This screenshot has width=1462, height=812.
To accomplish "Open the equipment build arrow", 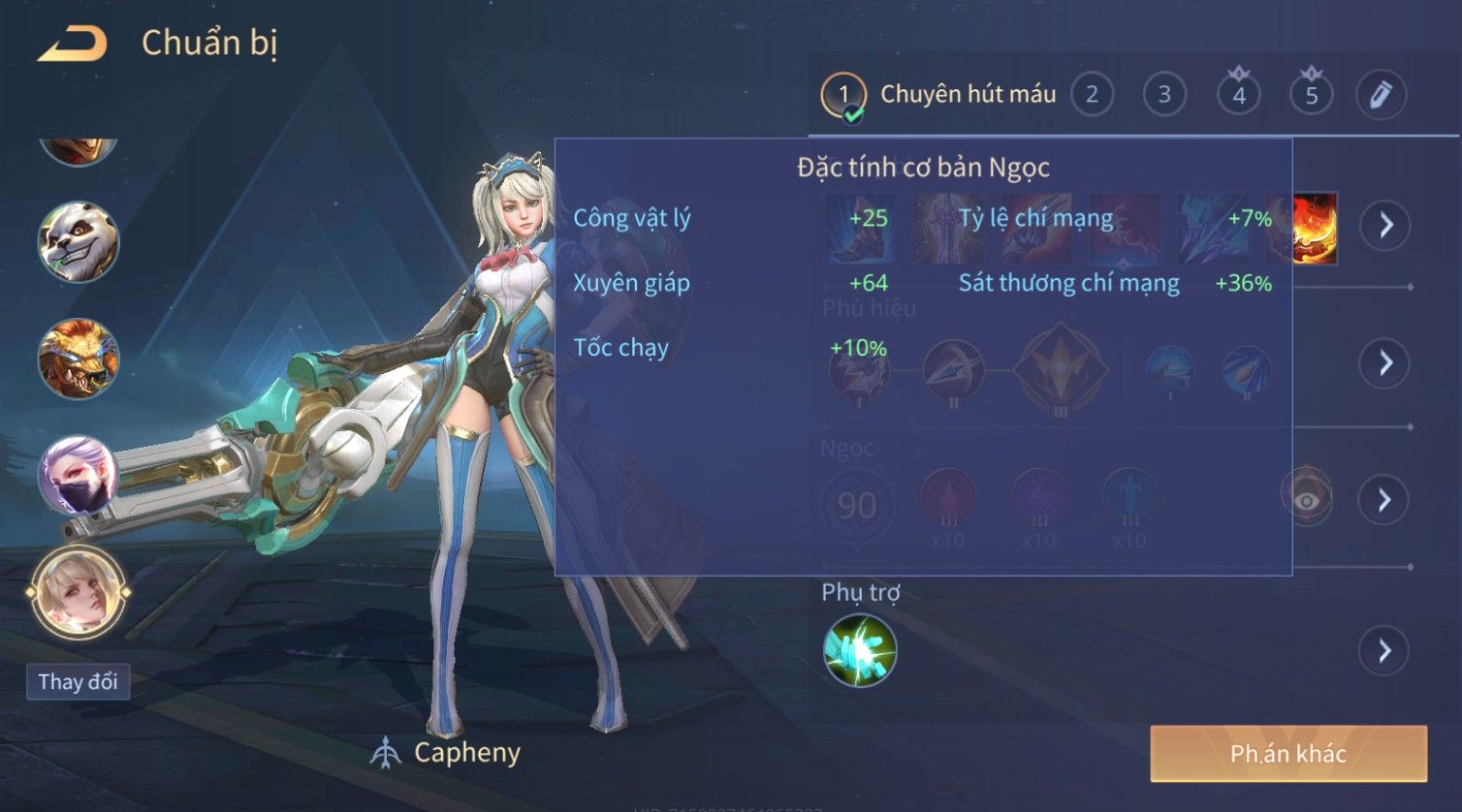I will coord(1385,225).
